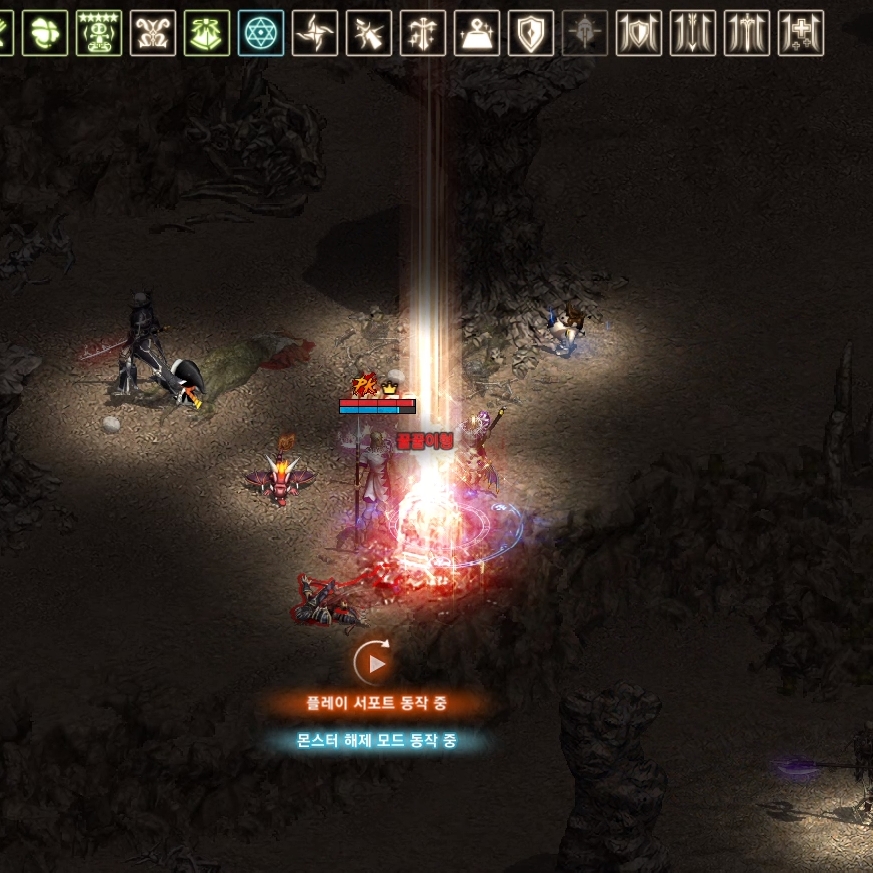Viewport: 873px width, 873px height.
Task: Activate the blue hexagram magic circle icon
Action: [261, 33]
